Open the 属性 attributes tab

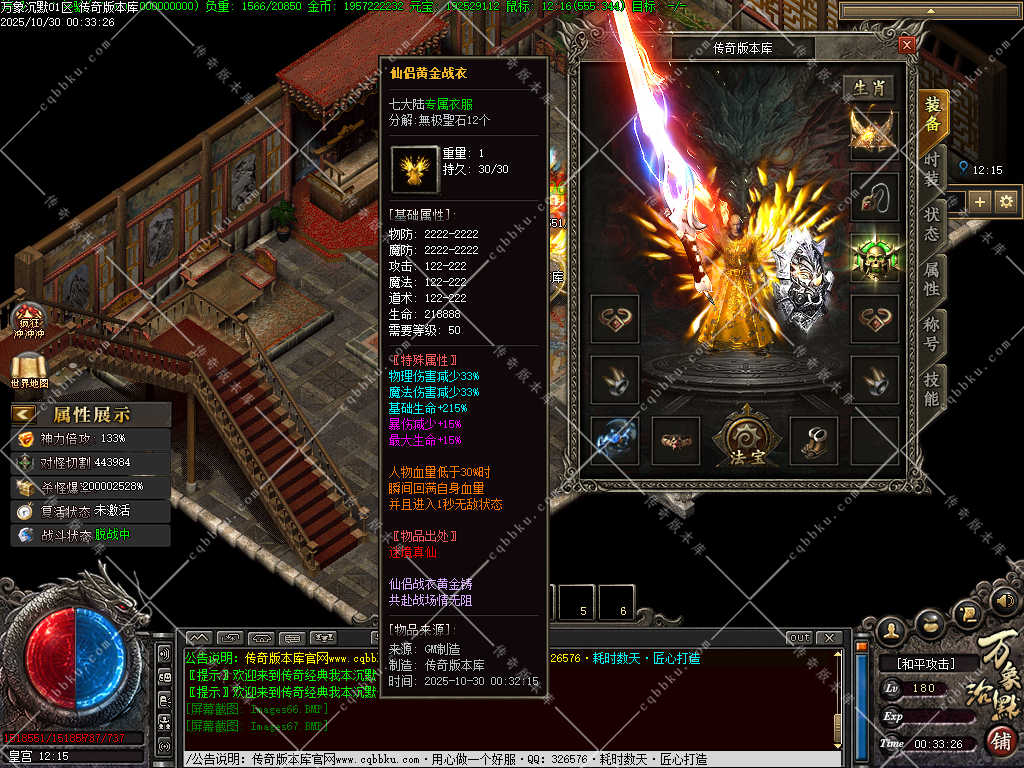pos(932,279)
